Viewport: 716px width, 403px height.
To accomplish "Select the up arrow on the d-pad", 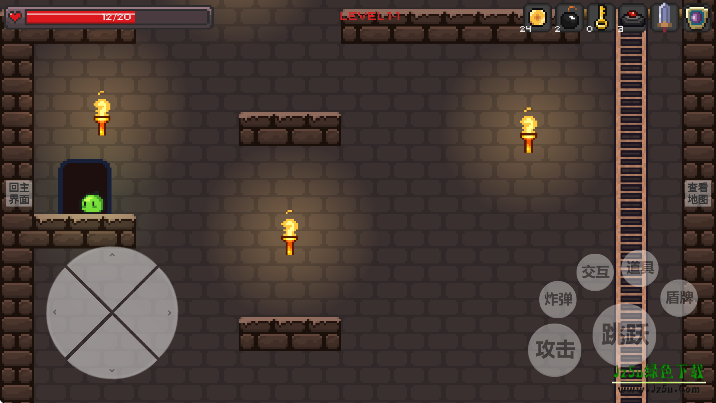I will click(112, 268).
